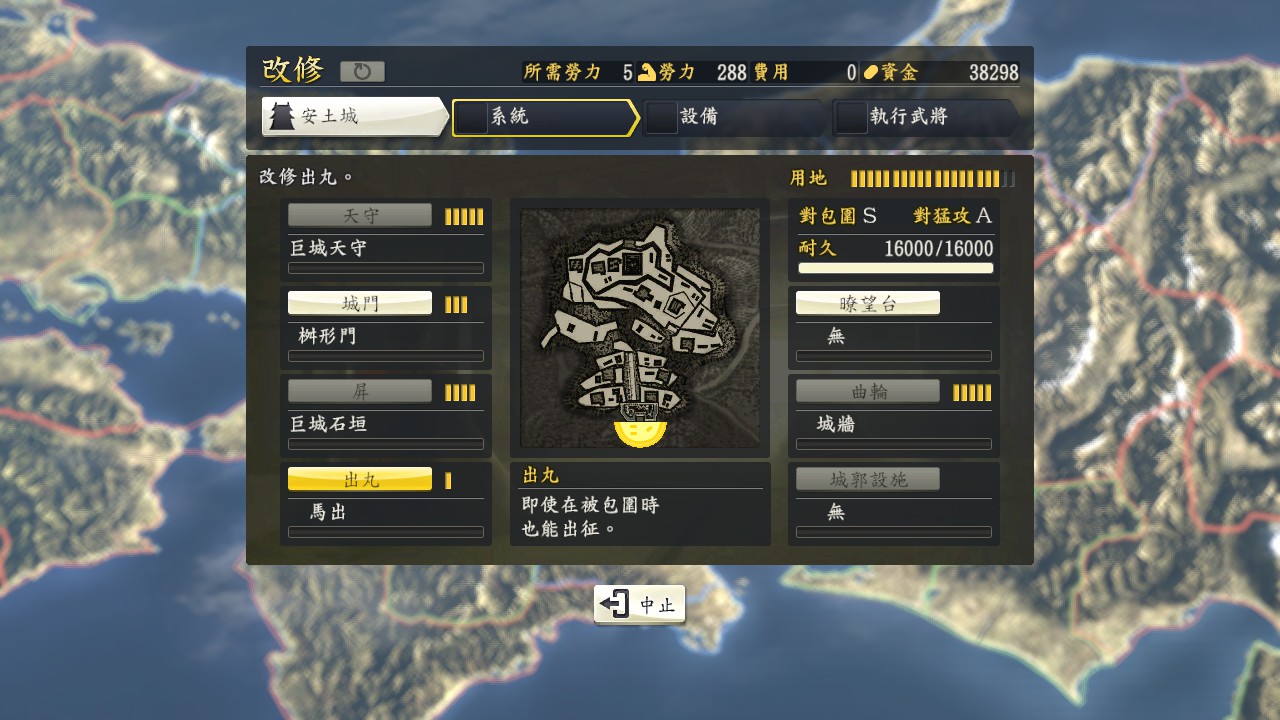The image size is (1280, 720).
Task: Select the castle silhouette icon on 安土城 tab
Action: coord(285,116)
